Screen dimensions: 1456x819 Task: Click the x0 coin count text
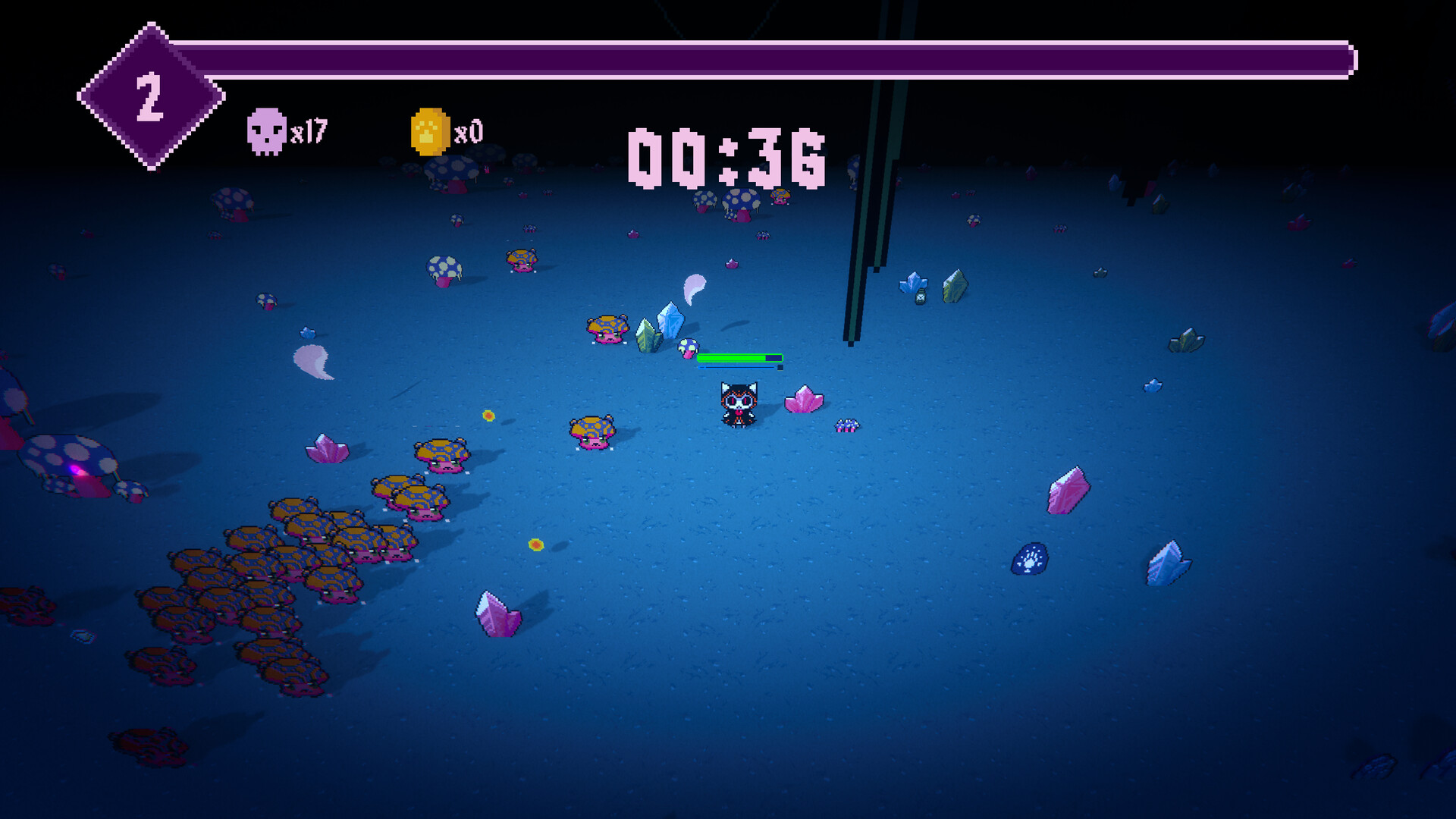click(468, 130)
